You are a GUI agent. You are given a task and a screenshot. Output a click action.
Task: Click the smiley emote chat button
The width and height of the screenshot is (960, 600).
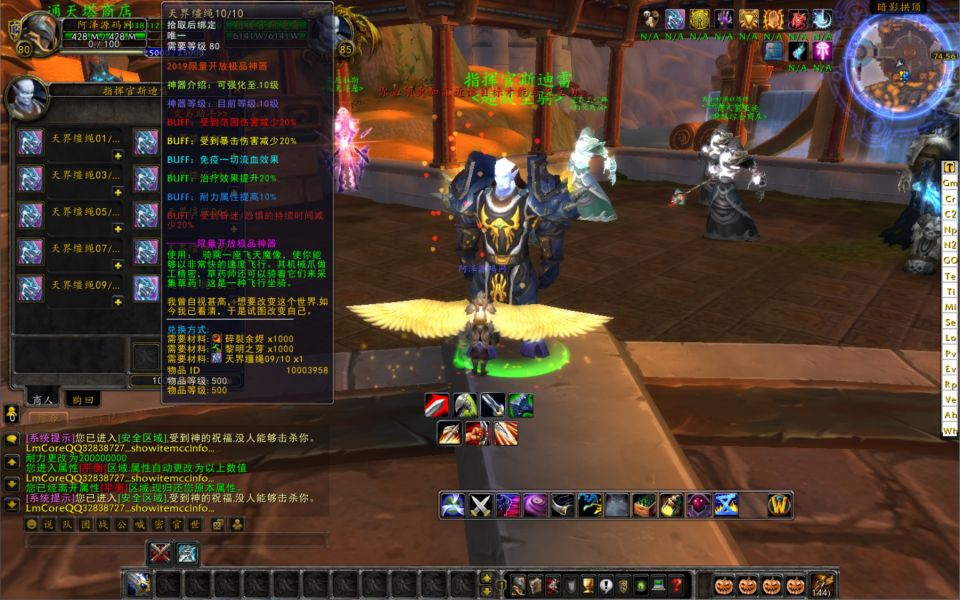tap(32, 524)
